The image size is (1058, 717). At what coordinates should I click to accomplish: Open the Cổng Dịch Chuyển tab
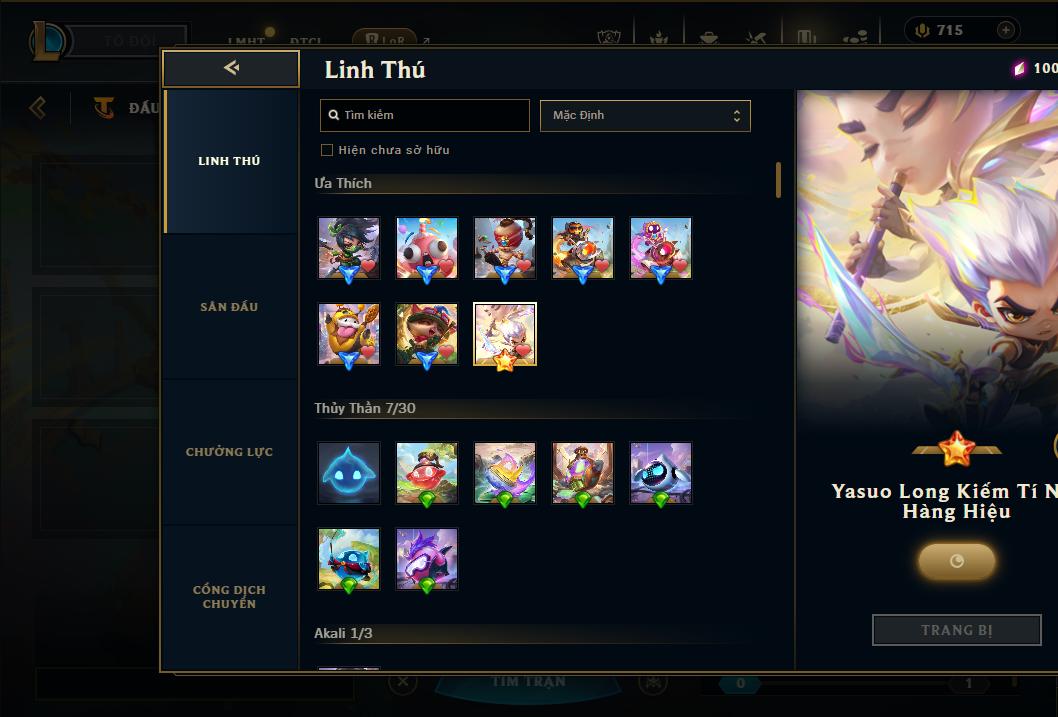point(229,596)
